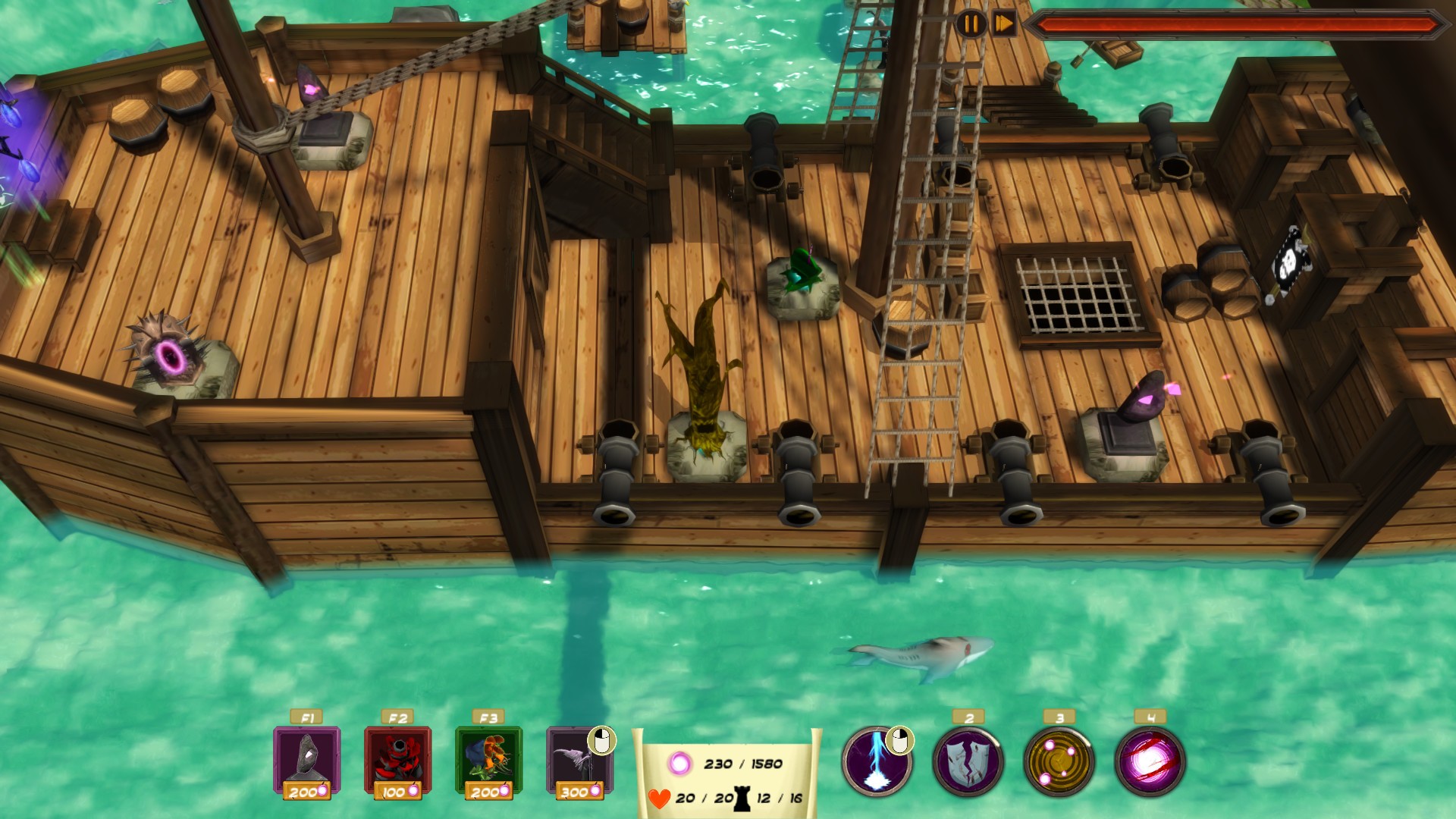The image size is (1456, 819).
Task: Use the golden spiral orbs spell
Action: click(1059, 761)
